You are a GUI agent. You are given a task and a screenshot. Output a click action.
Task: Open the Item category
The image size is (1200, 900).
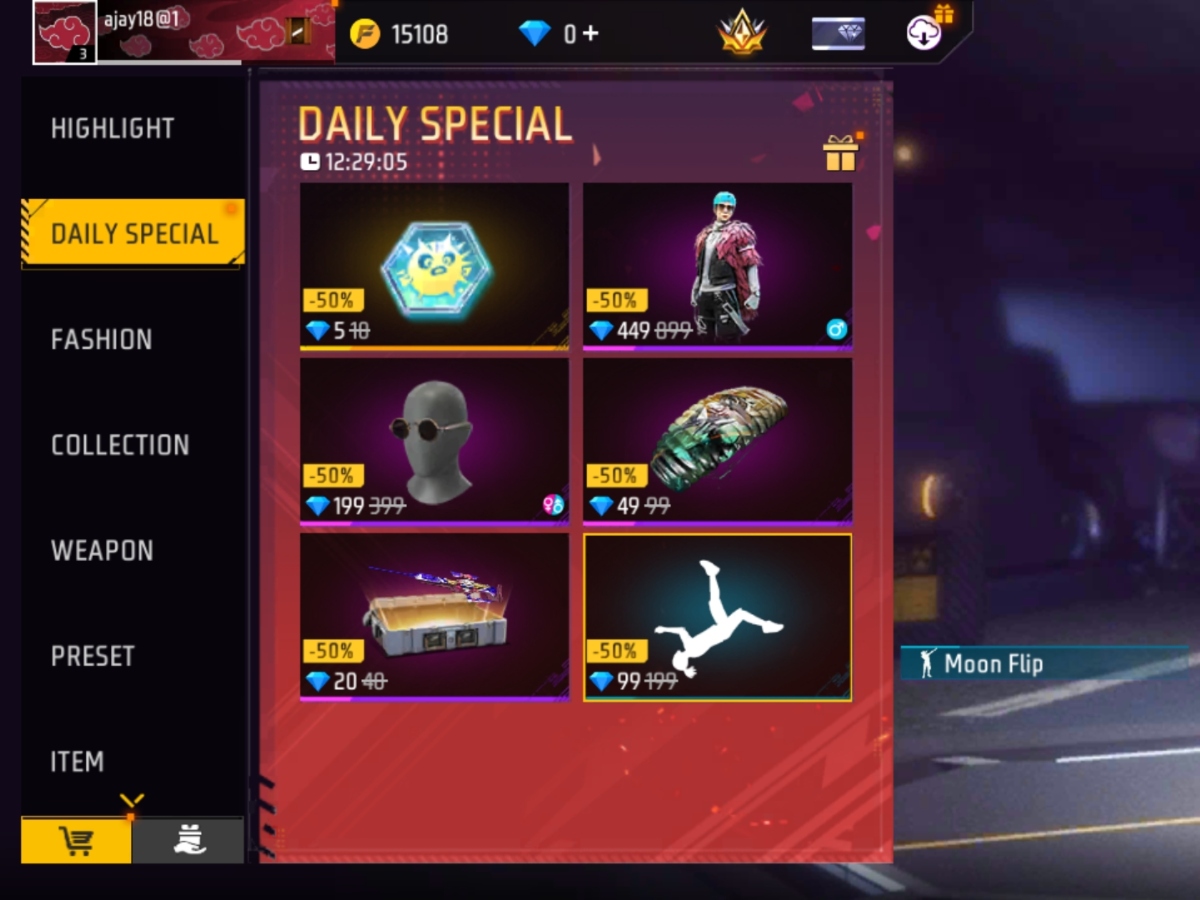pos(78,762)
